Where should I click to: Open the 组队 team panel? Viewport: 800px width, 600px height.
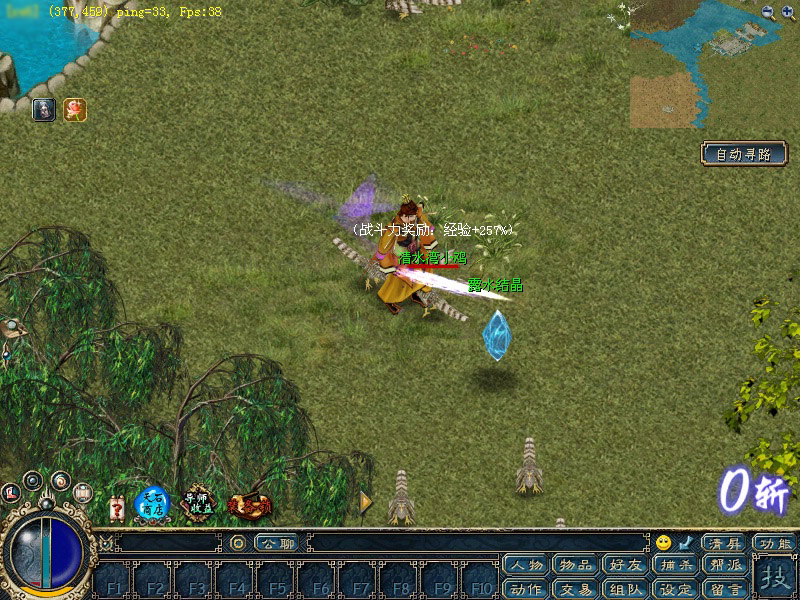(627, 589)
